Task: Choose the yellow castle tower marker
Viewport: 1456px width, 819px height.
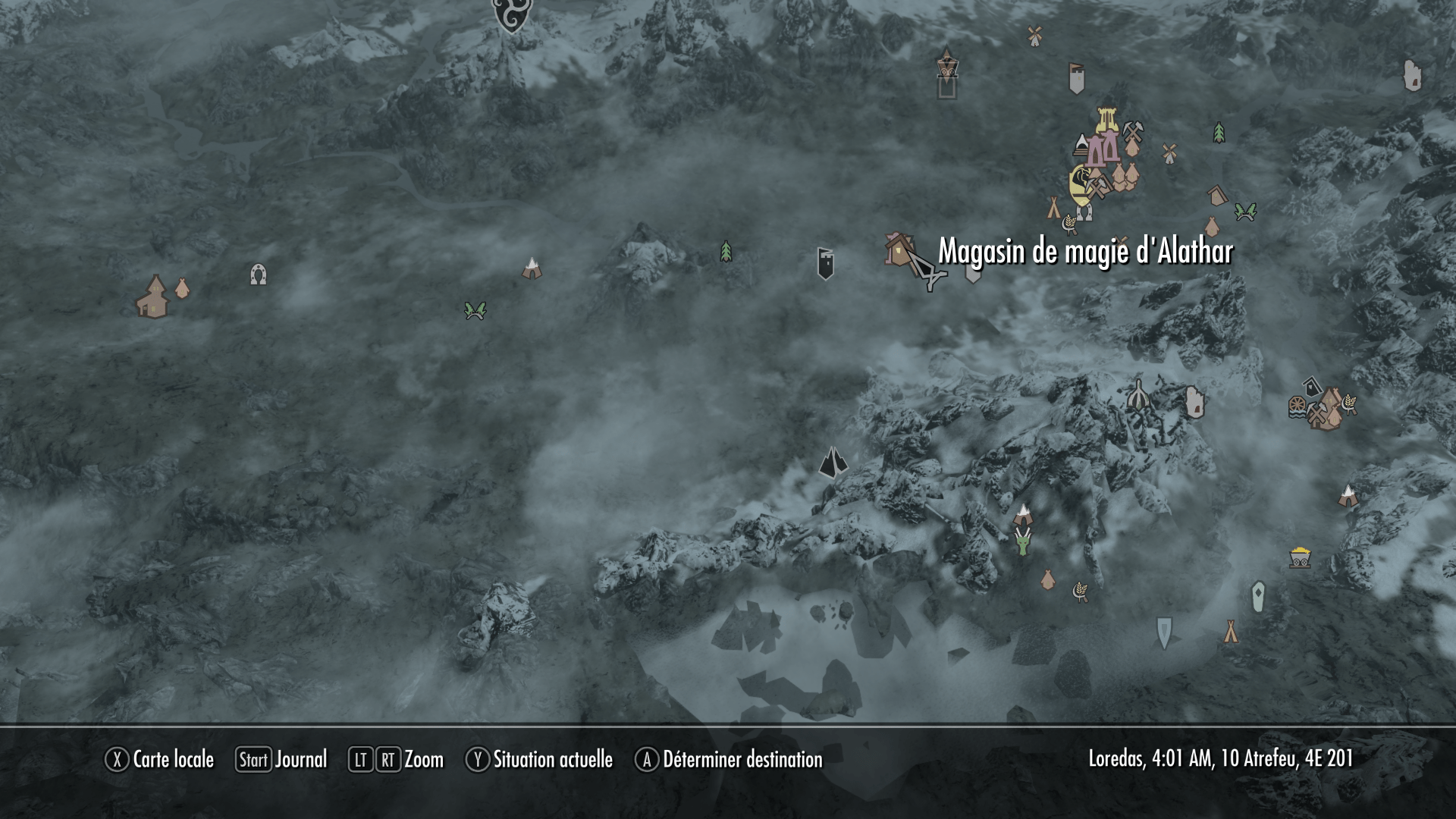Action: point(1107,121)
